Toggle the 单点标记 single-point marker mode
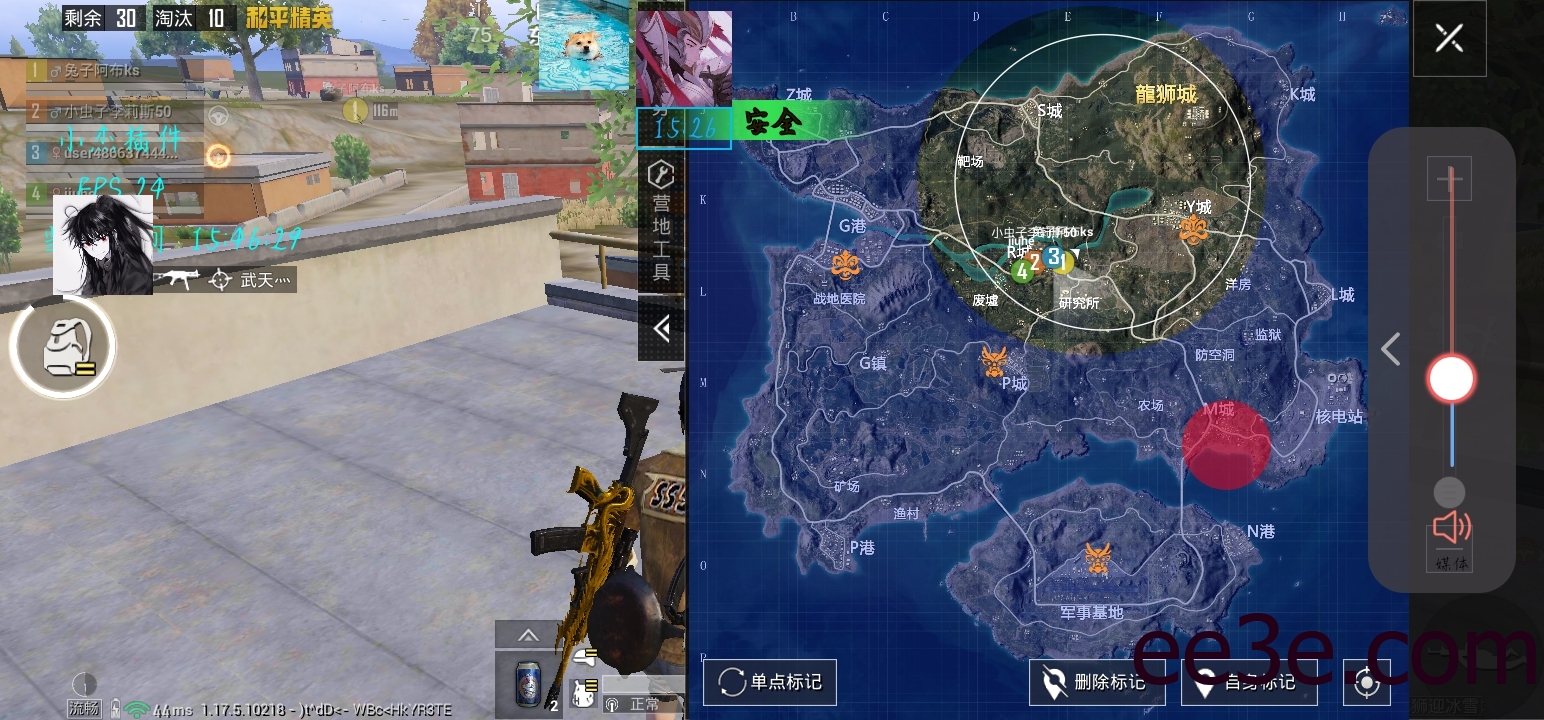 click(770, 683)
